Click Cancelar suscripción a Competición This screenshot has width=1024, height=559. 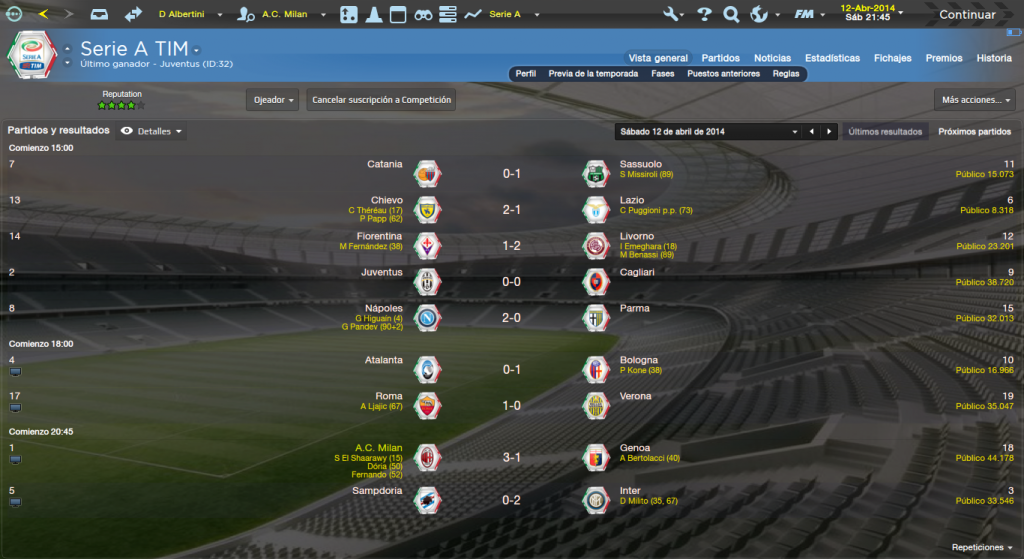(x=382, y=100)
